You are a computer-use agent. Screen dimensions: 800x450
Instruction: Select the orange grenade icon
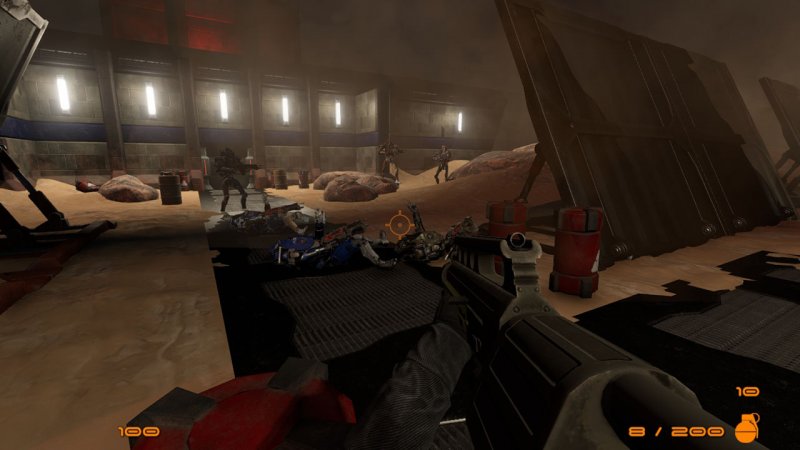click(x=746, y=427)
